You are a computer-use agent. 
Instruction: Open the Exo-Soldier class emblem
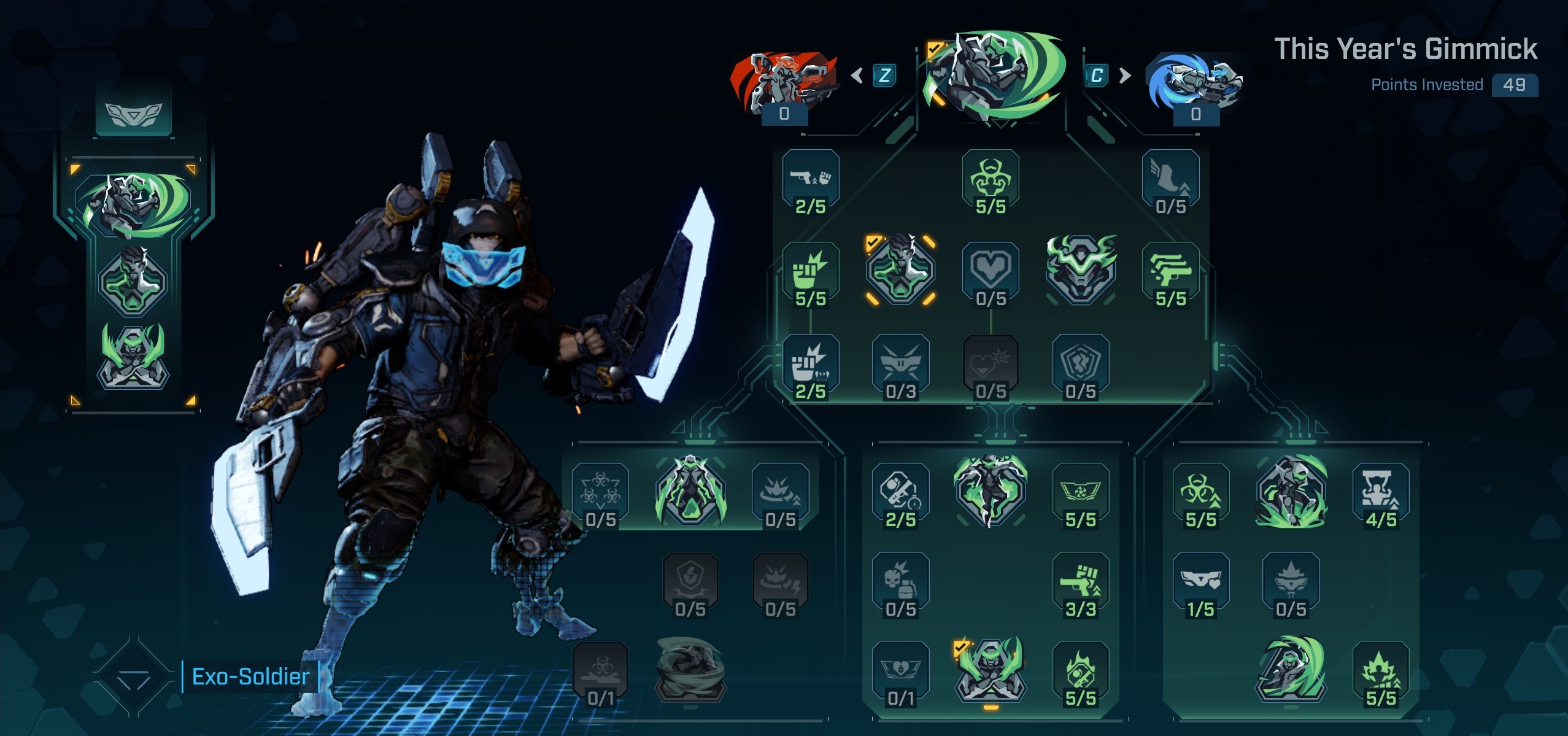134,678
